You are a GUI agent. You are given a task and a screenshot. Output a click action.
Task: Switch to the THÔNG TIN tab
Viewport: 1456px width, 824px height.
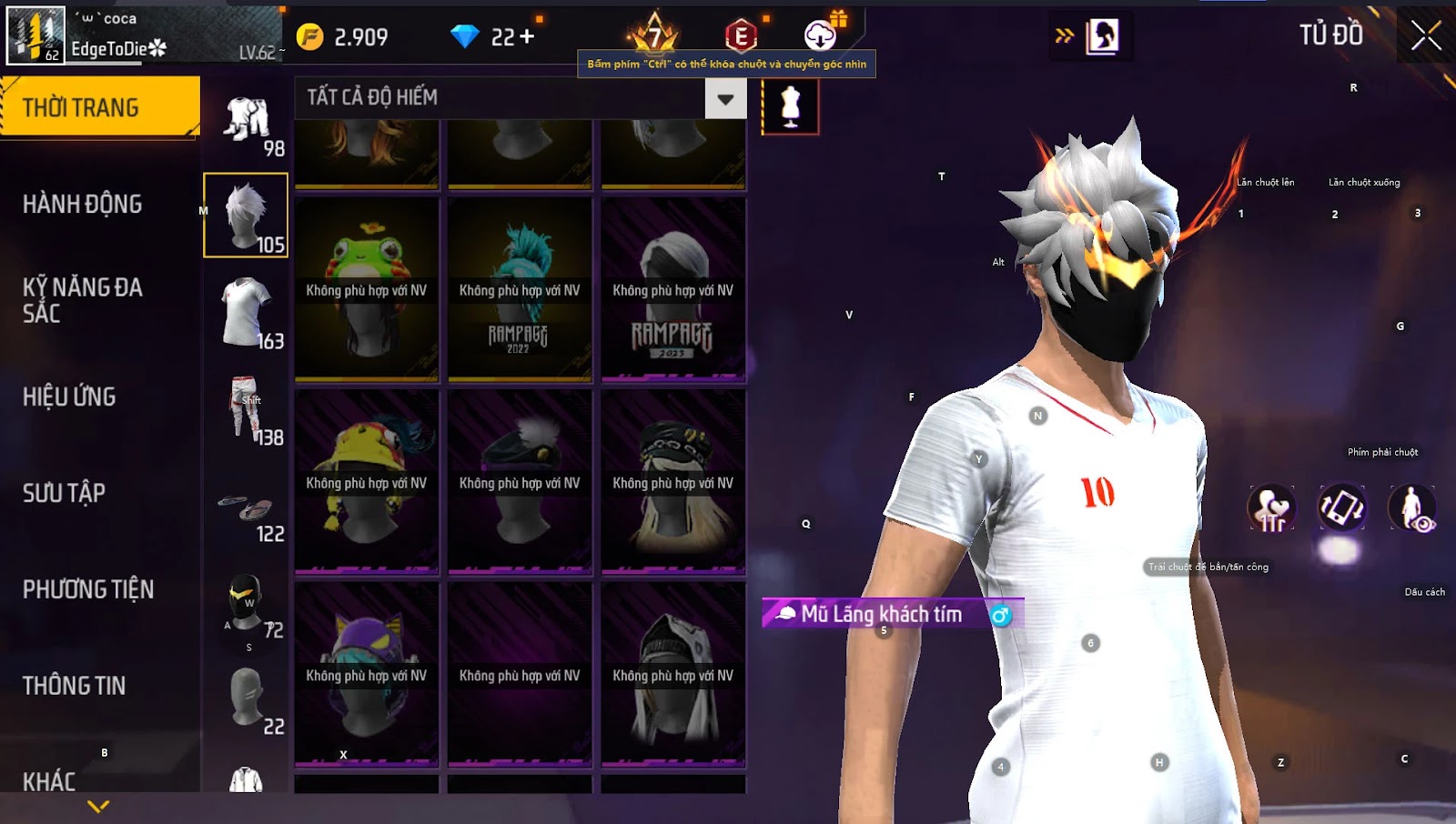pyautogui.click(x=75, y=686)
